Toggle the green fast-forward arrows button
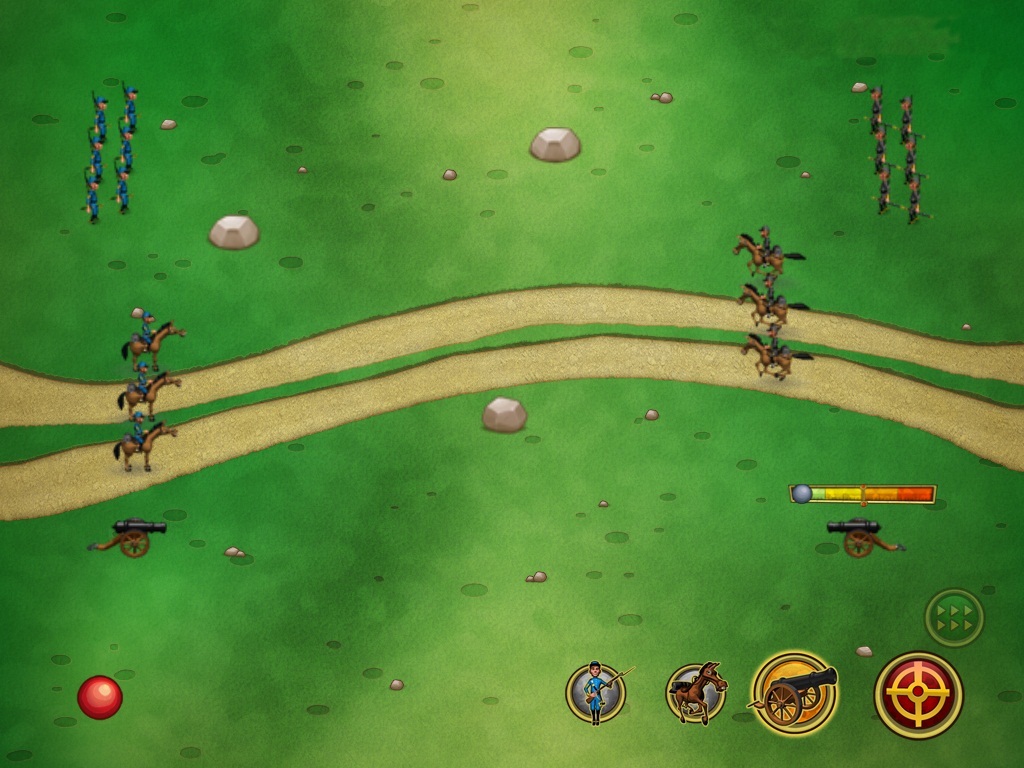 pos(954,617)
